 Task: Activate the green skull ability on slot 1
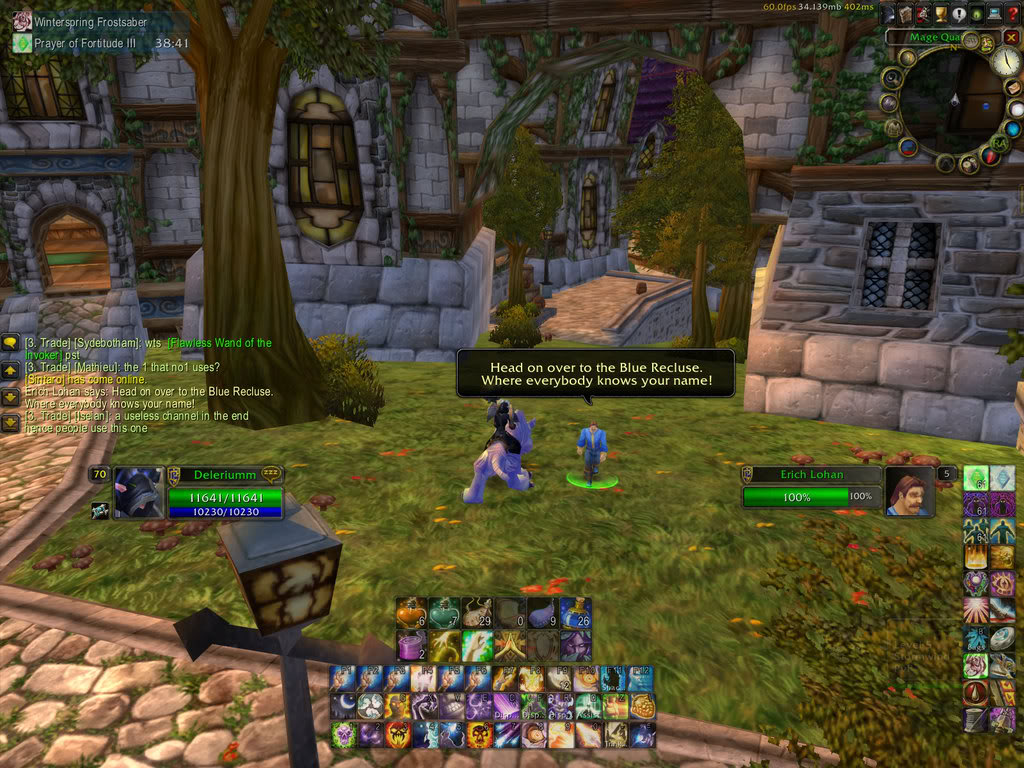tap(343, 735)
